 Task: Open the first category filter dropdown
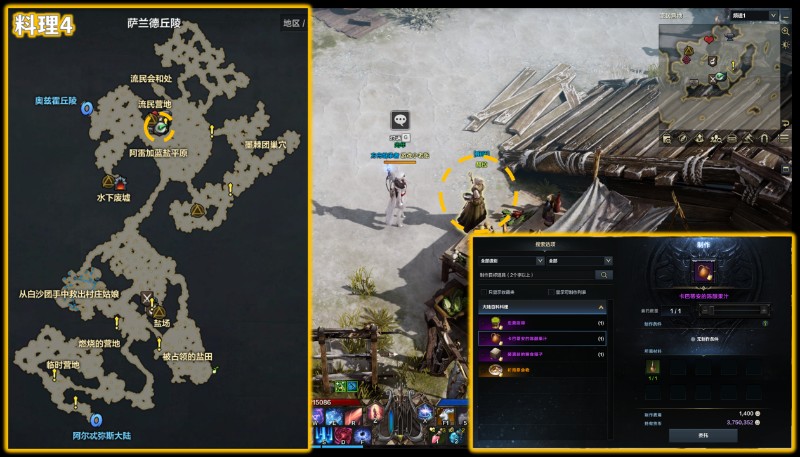507,260
